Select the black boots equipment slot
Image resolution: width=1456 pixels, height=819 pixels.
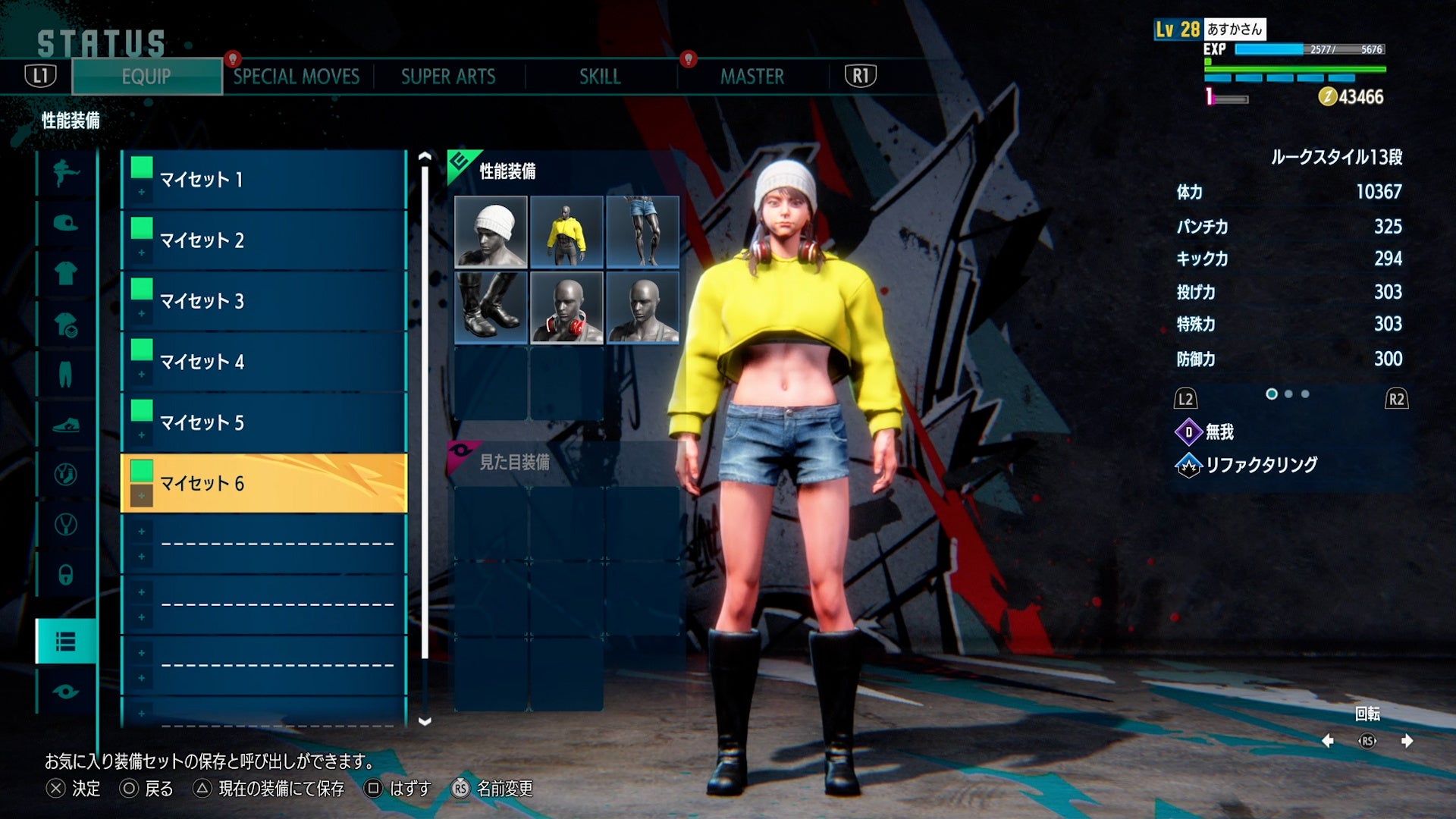point(491,307)
